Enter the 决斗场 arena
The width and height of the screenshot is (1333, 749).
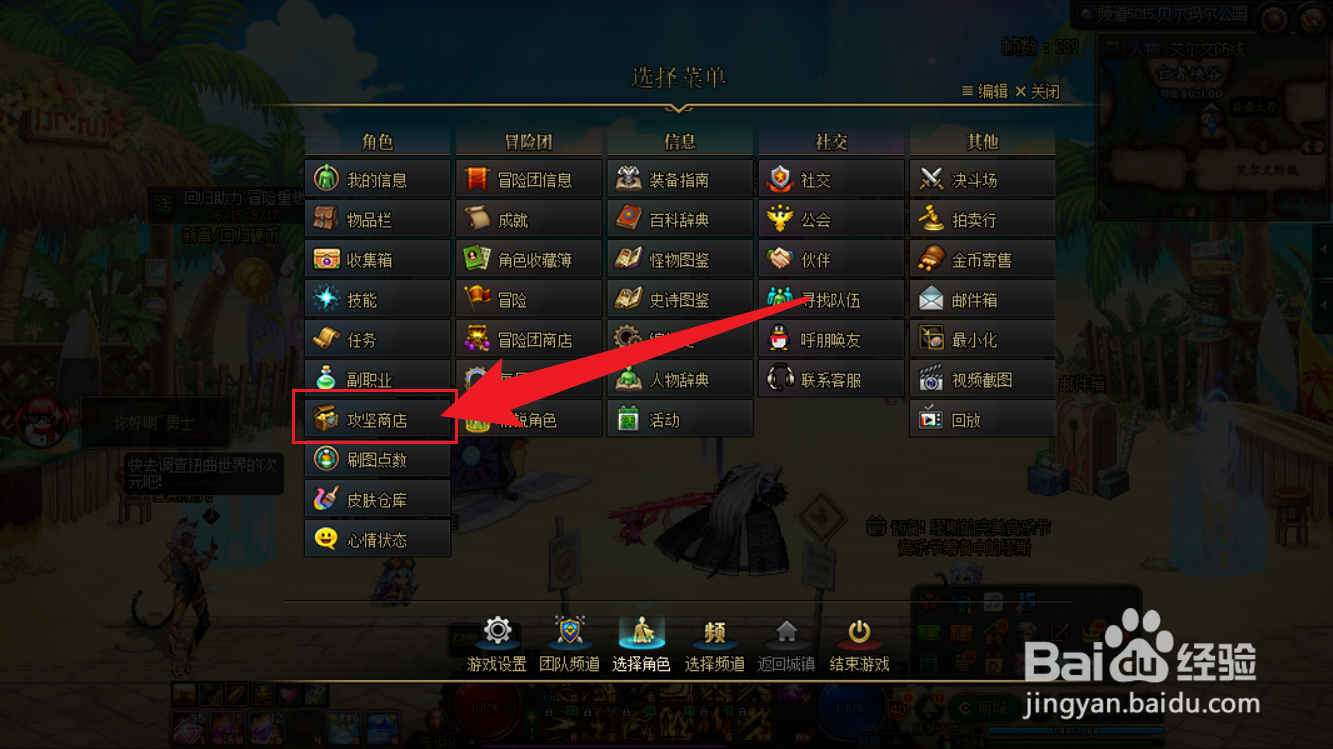[981, 178]
